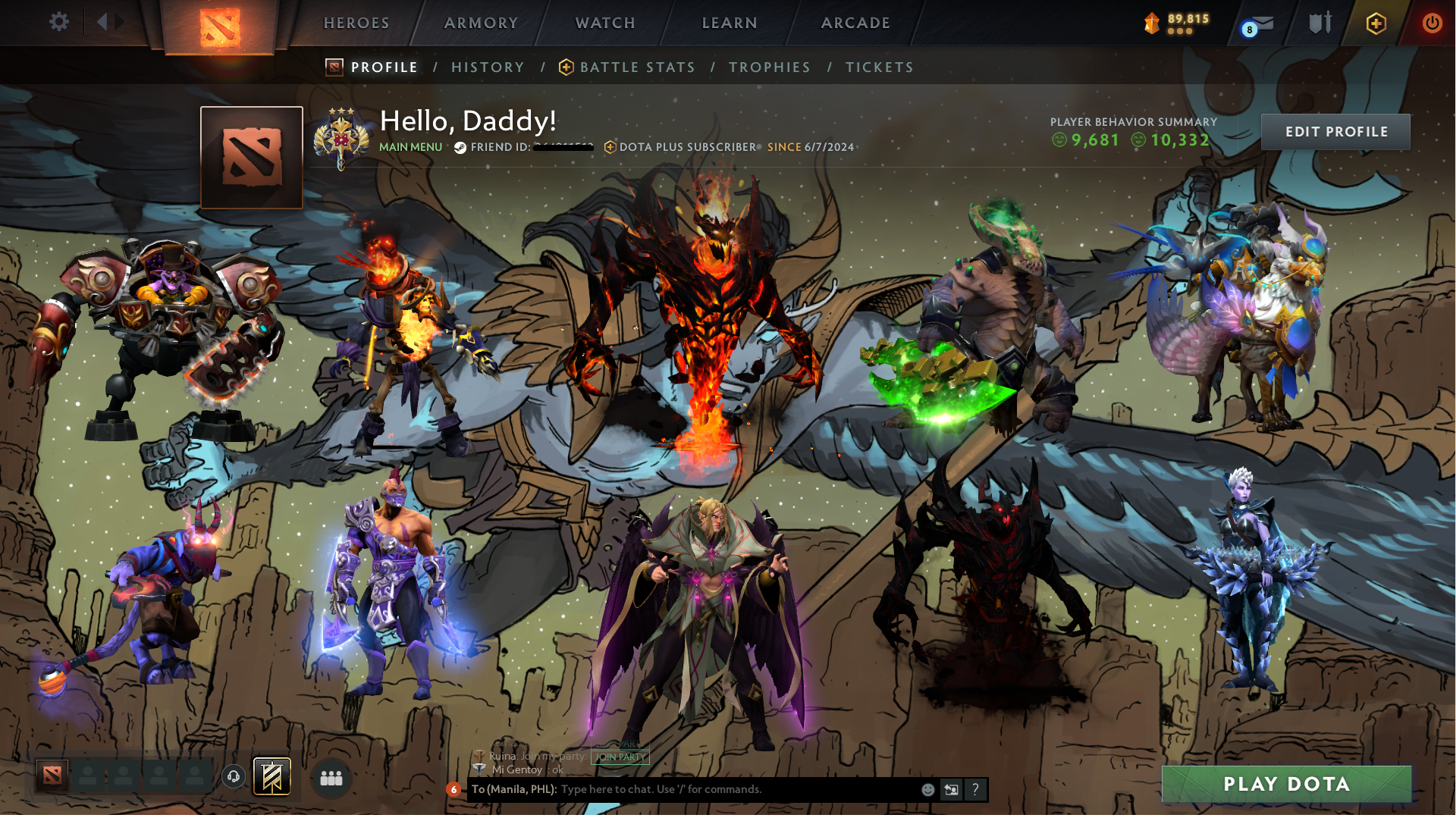The image size is (1456, 818).
Task: Open the Dota Plus hexagon icon top right
Action: pyautogui.click(x=1376, y=23)
